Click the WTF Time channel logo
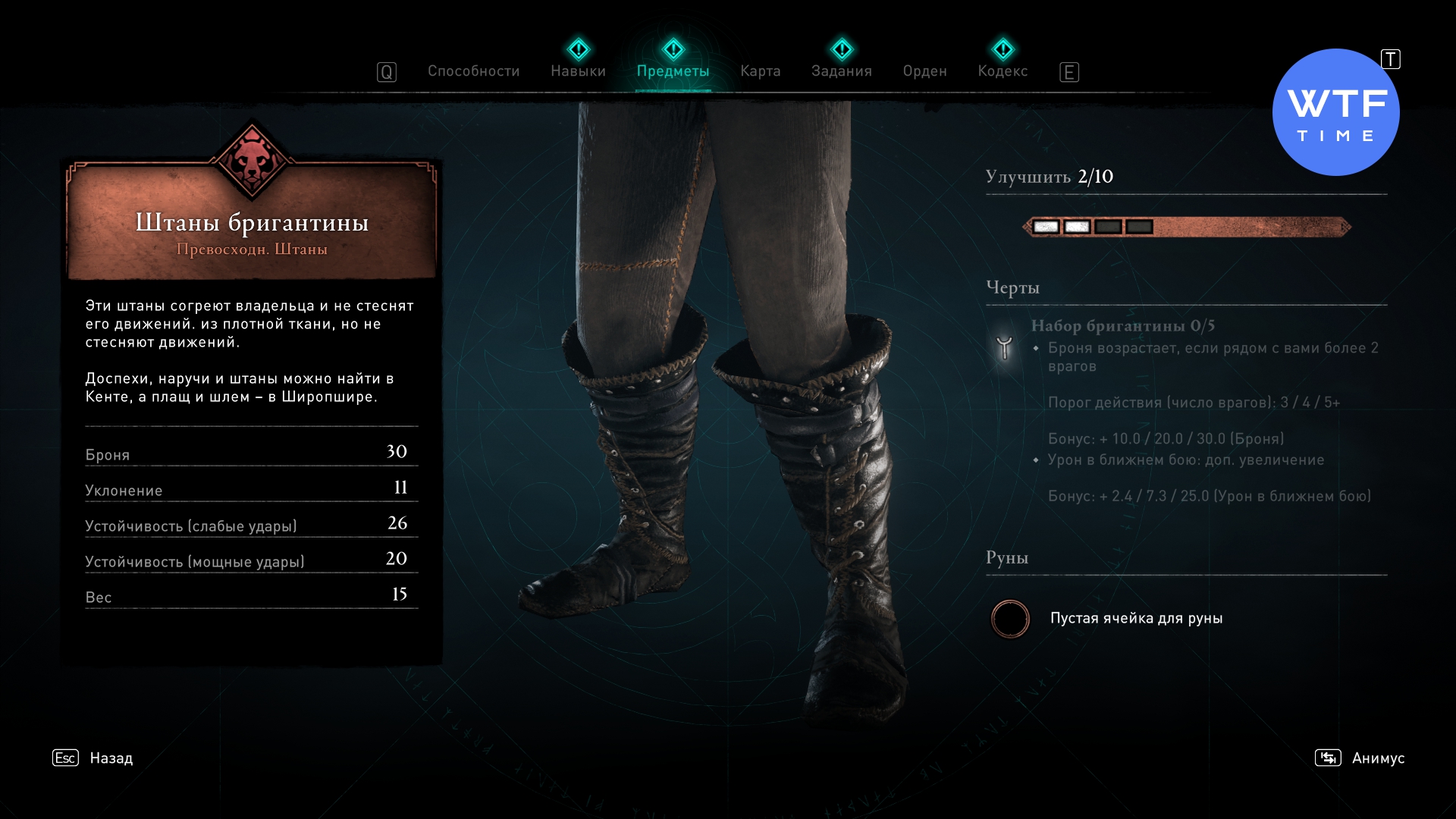 click(x=1335, y=112)
